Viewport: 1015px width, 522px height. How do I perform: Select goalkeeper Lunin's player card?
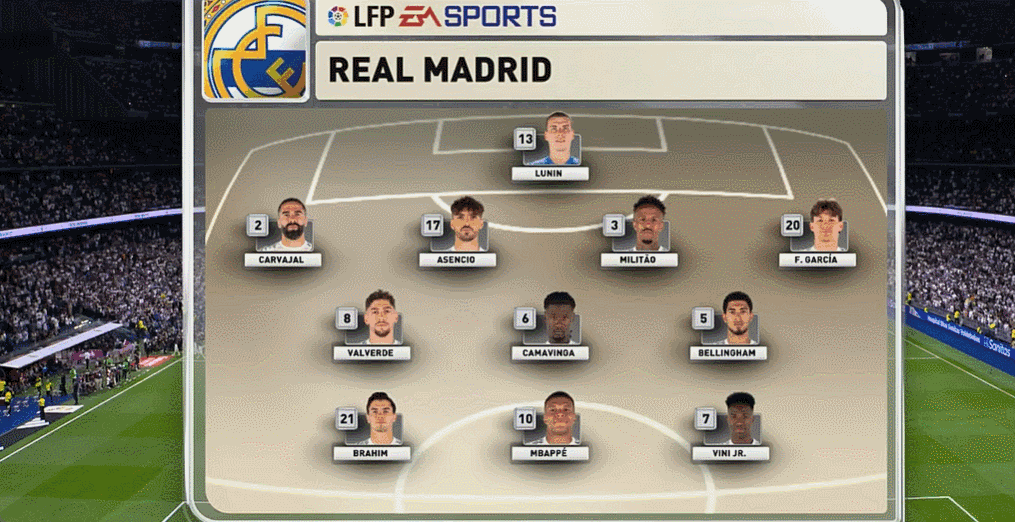557,142
